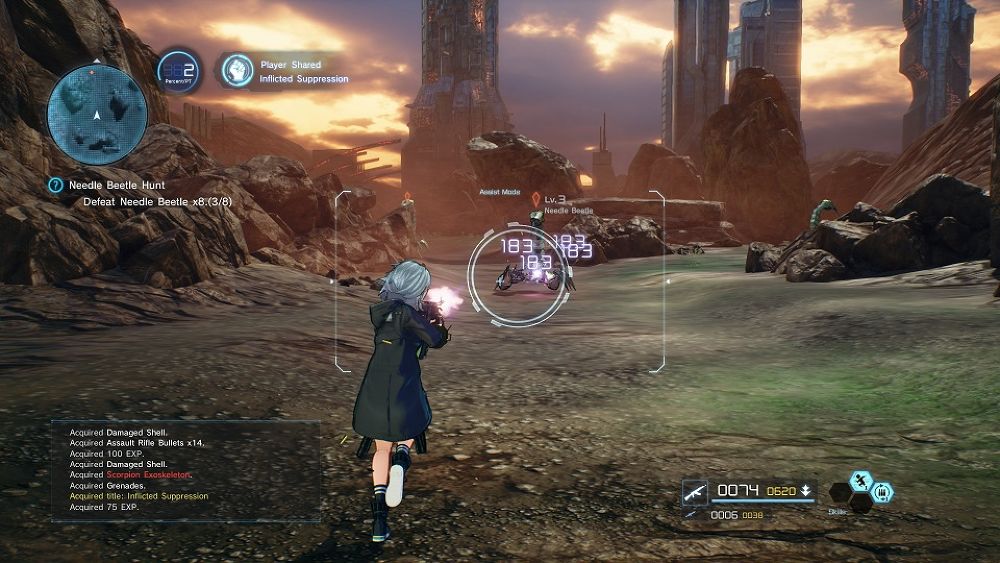Viewport: 1000px width, 563px height.
Task: Open the circular minimap
Action: tap(97, 114)
